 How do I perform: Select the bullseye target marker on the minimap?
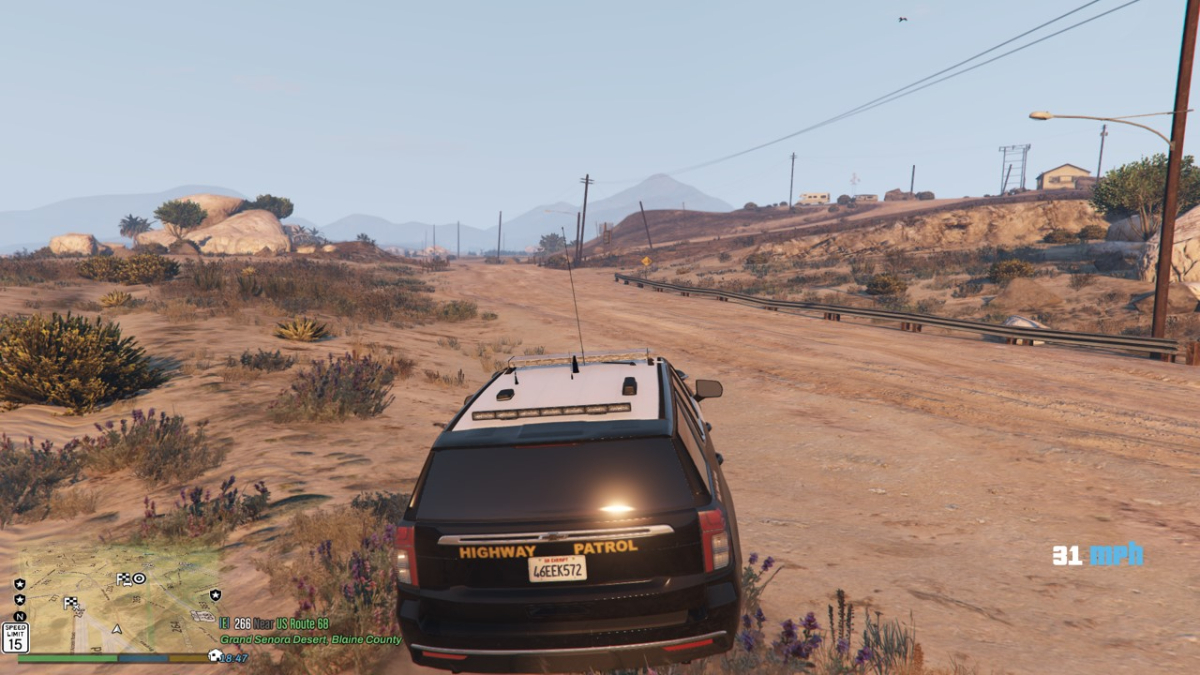138,578
